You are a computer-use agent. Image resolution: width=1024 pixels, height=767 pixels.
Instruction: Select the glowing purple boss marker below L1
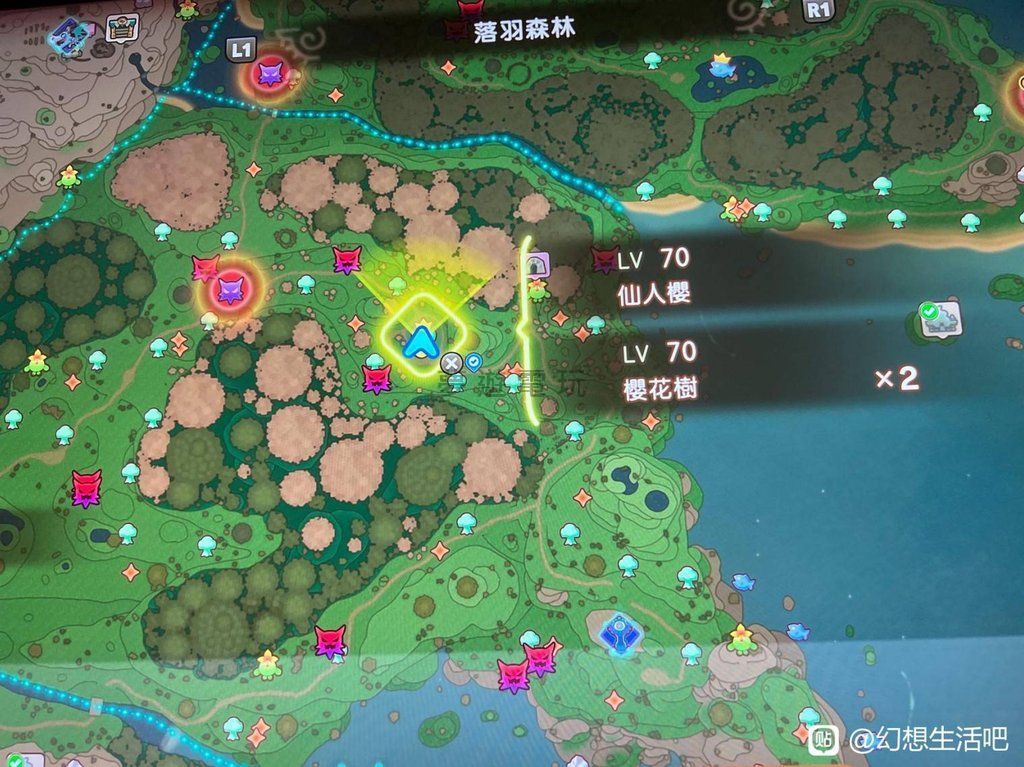tap(271, 71)
